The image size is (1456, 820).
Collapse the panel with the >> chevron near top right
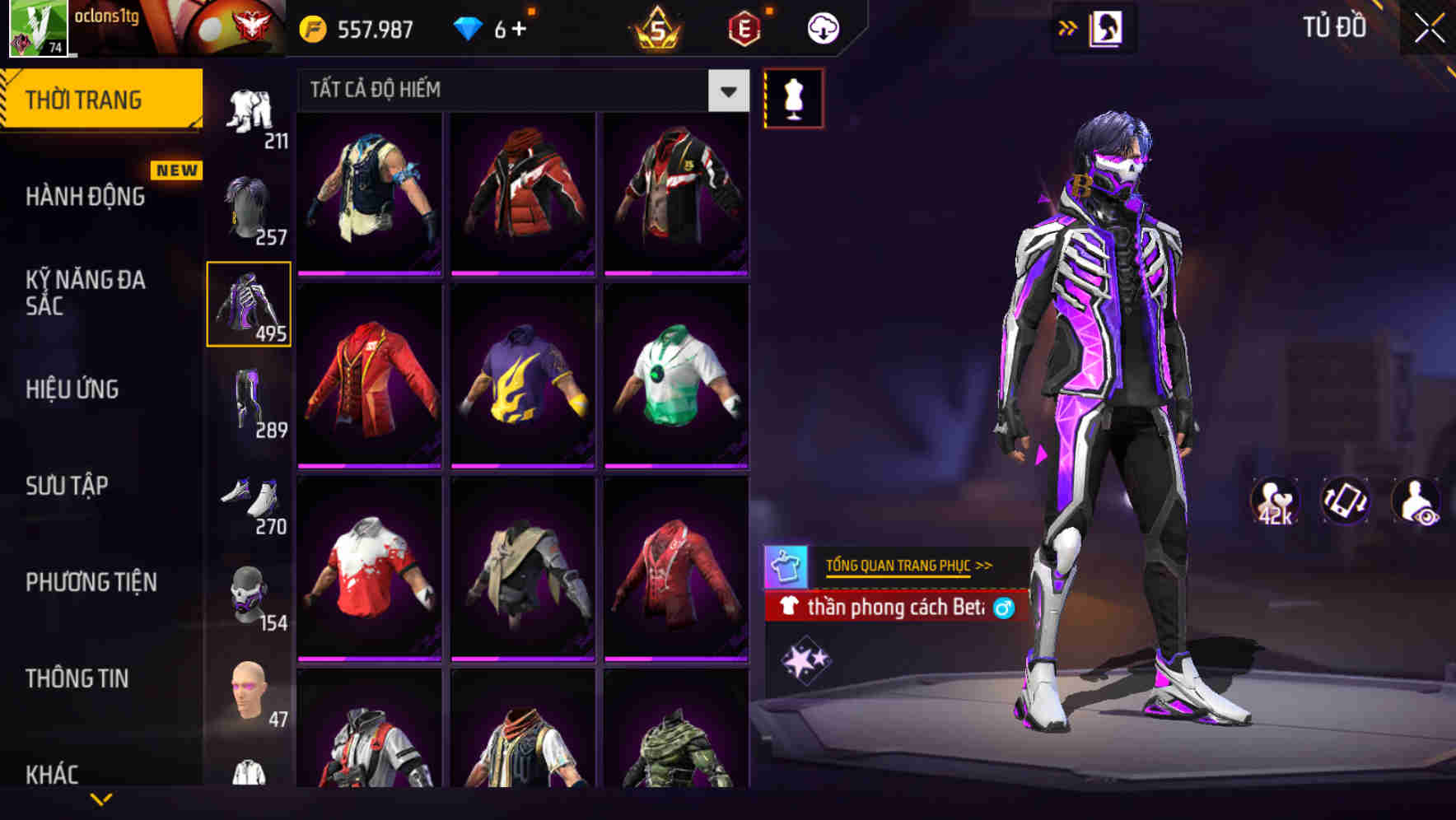click(1069, 27)
